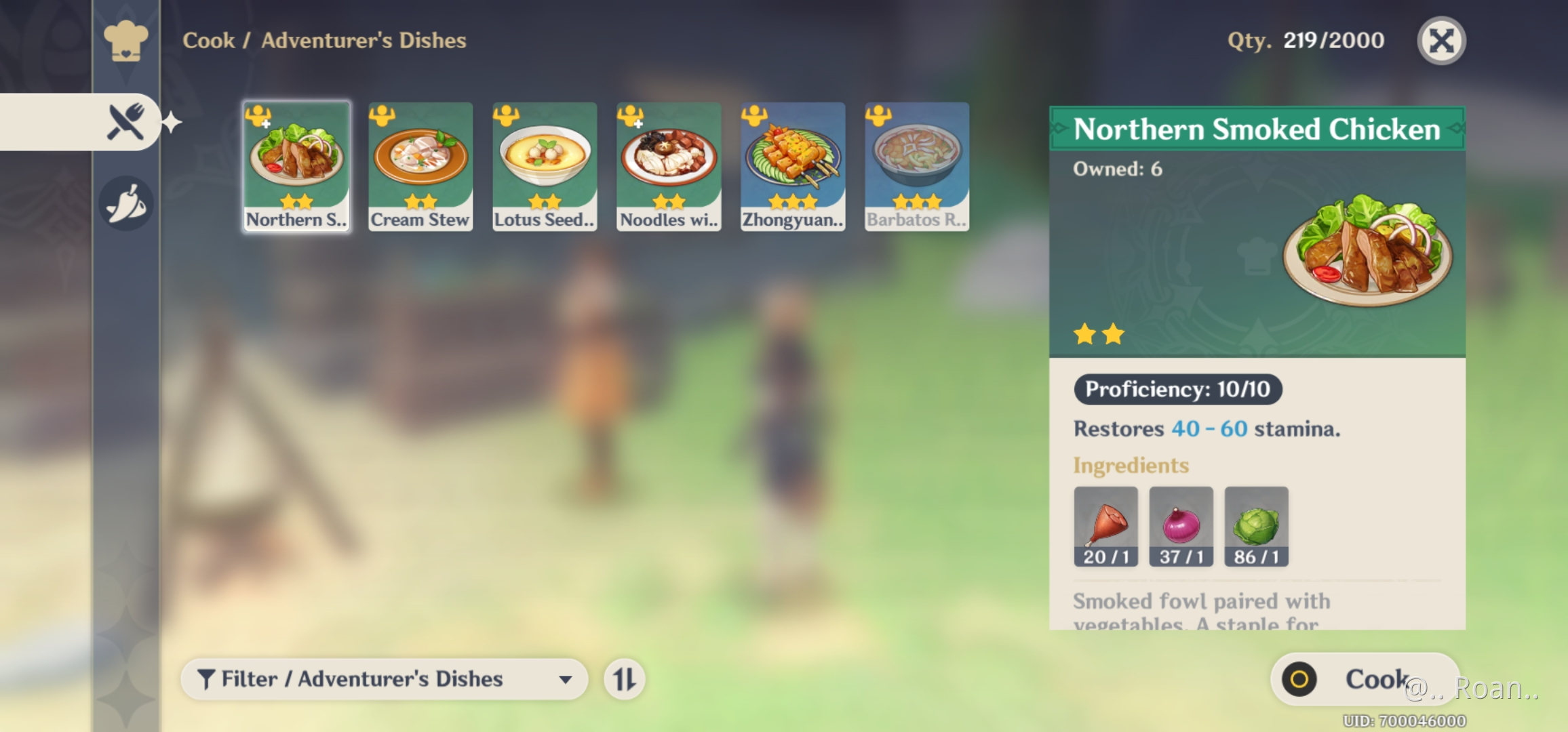
Task: Click the cabbage ingredient icon
Action: [1255, 525]
